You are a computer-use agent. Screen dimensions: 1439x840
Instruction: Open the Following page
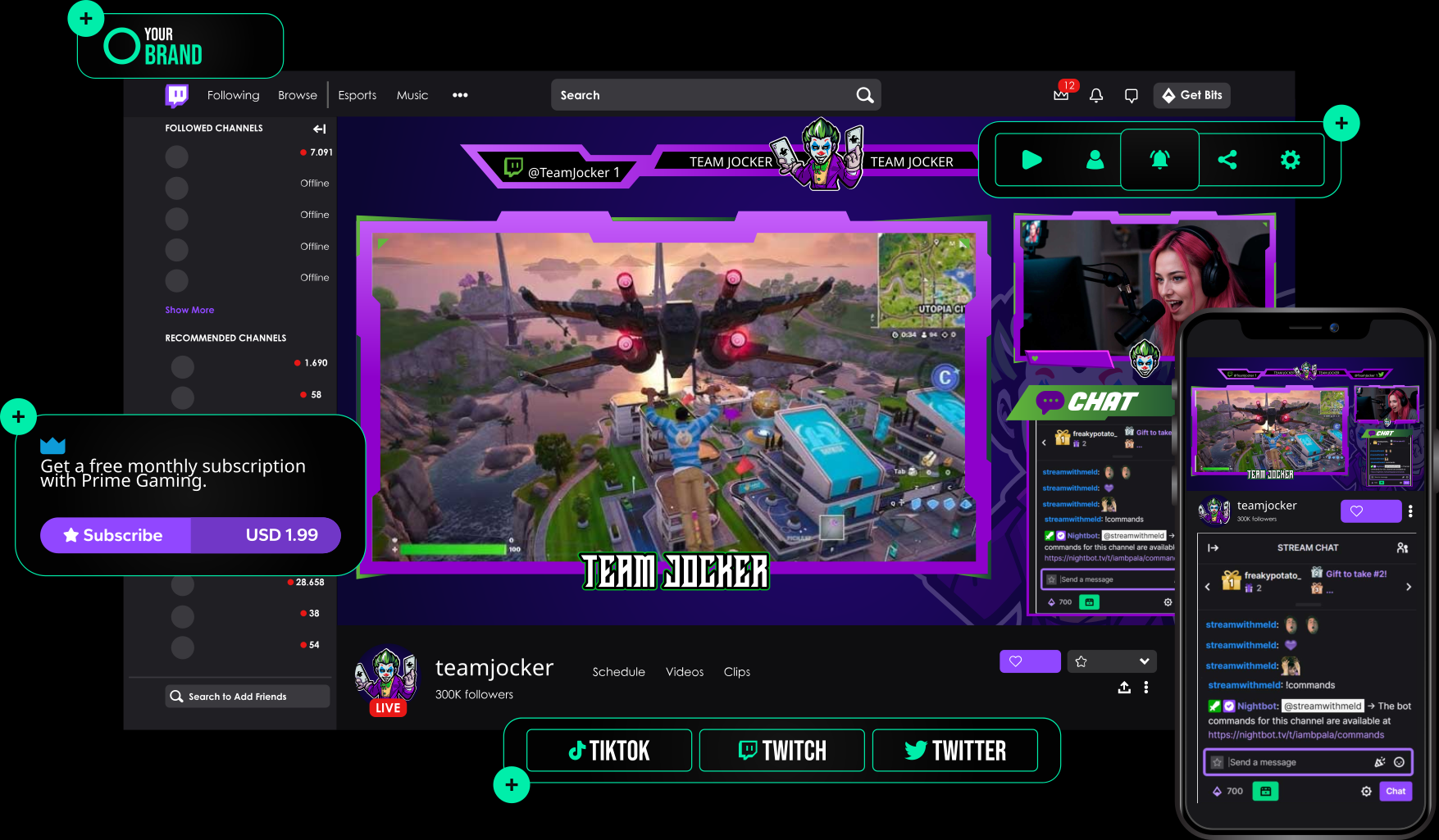(233, 95)
